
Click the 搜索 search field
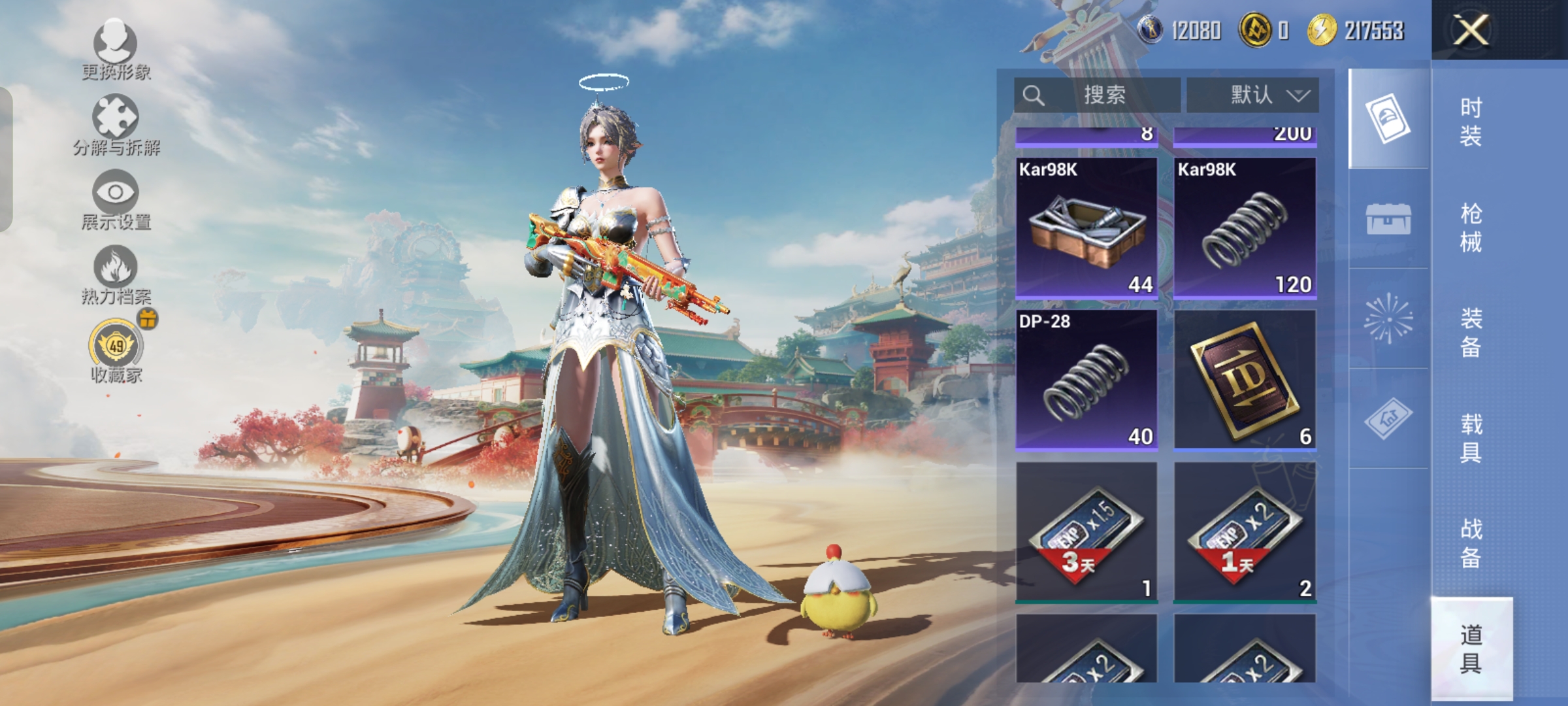[x=1098, y=95]
